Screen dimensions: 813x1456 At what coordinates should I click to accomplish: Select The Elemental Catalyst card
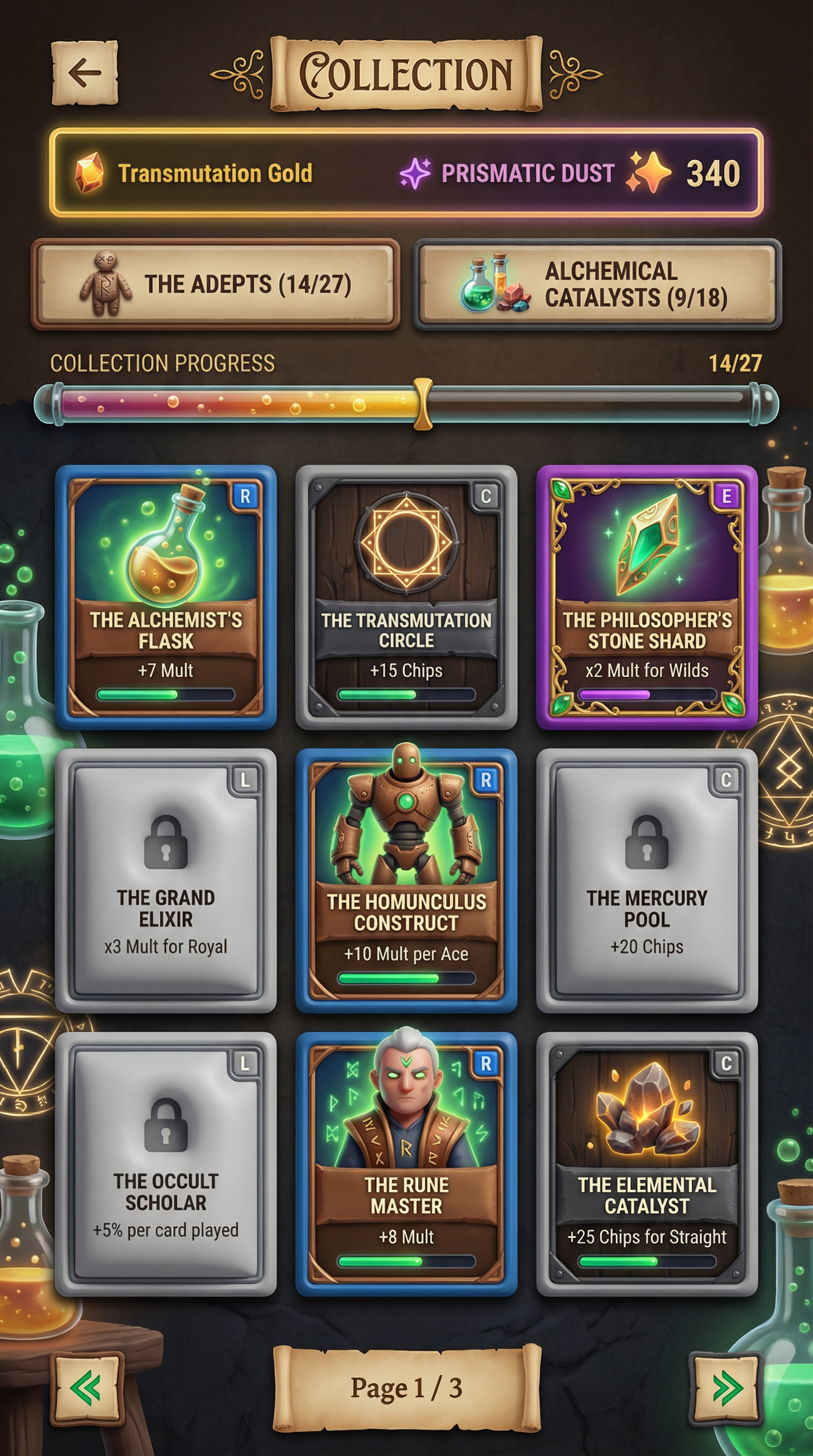pyautogui.click(x=647, y=1164)
